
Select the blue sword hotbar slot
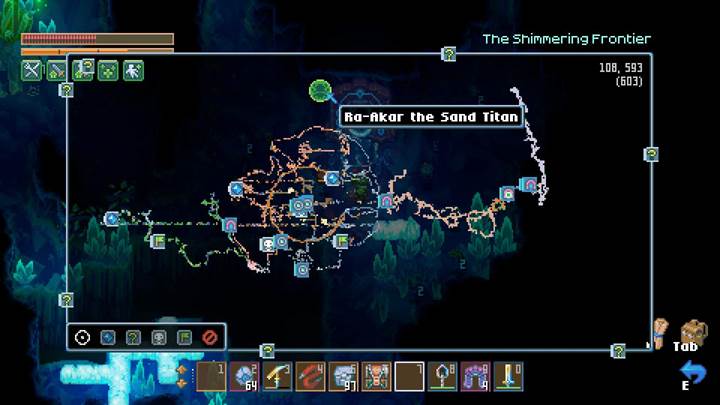tap(510, 377)
